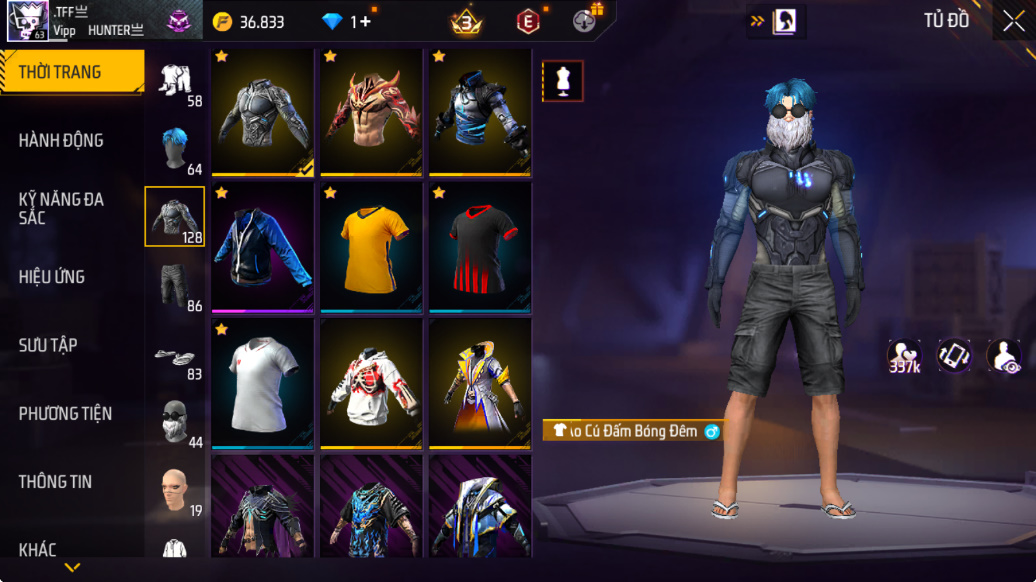
Task: Choose the blue hair category
Action: (175, 150)
